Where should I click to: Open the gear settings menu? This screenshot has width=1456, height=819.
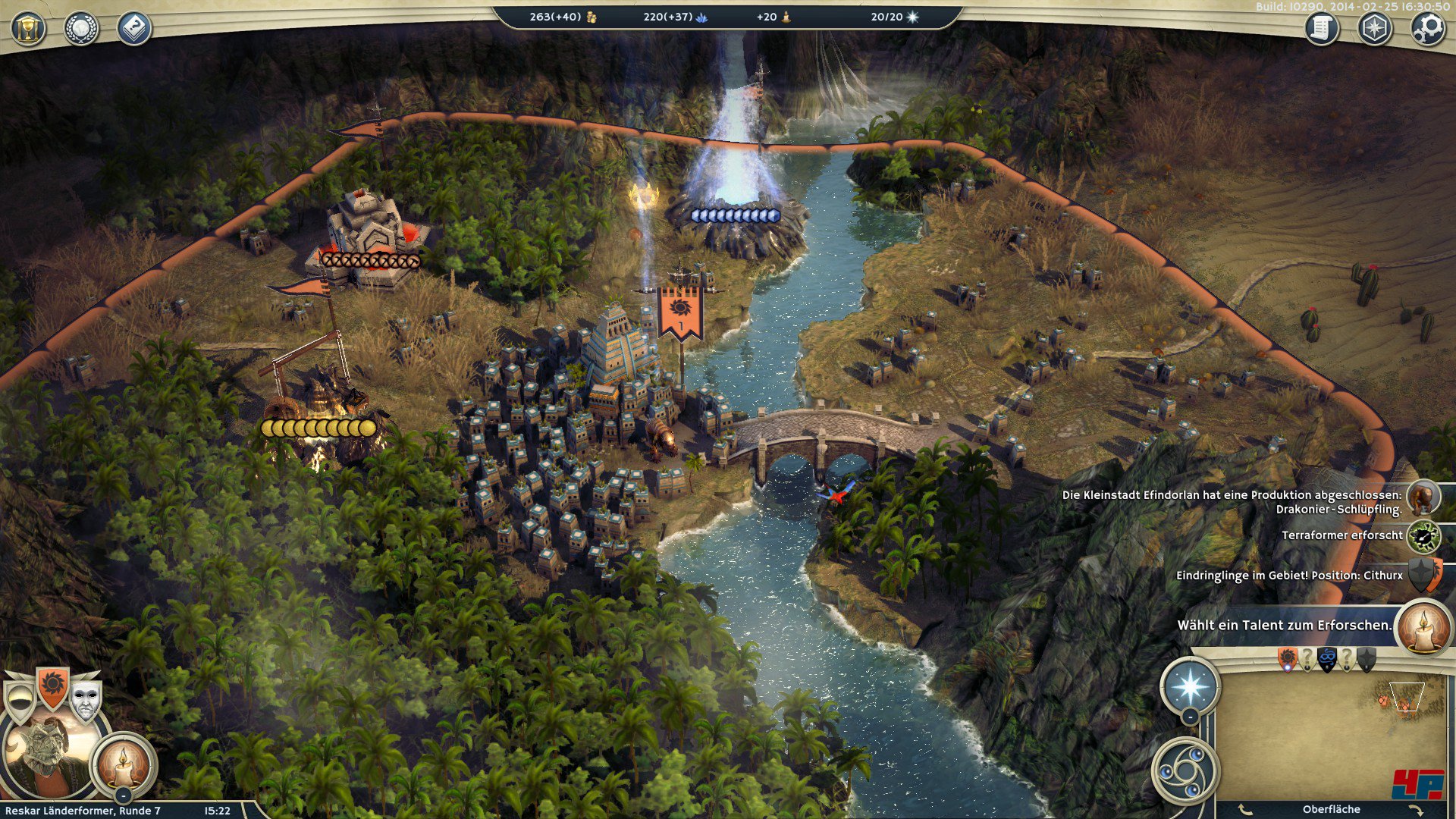[x=1427, y=29]
